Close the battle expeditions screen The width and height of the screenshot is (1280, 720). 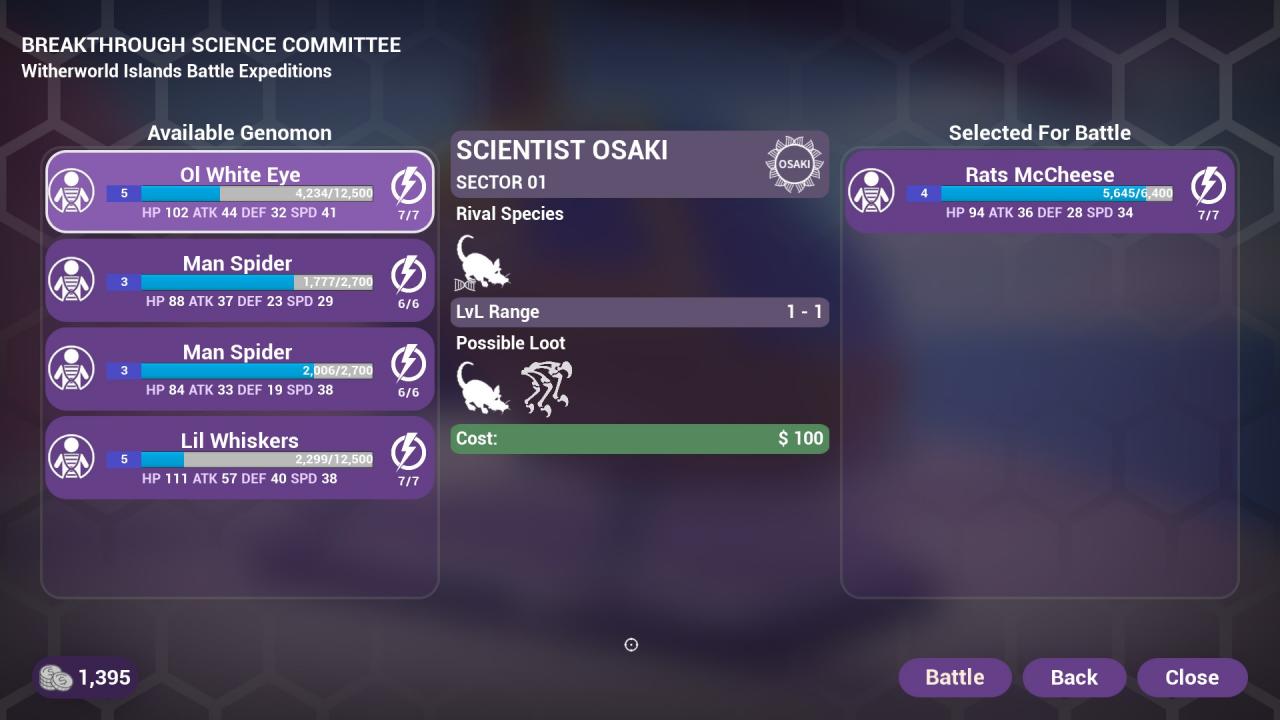(1192, 677)
